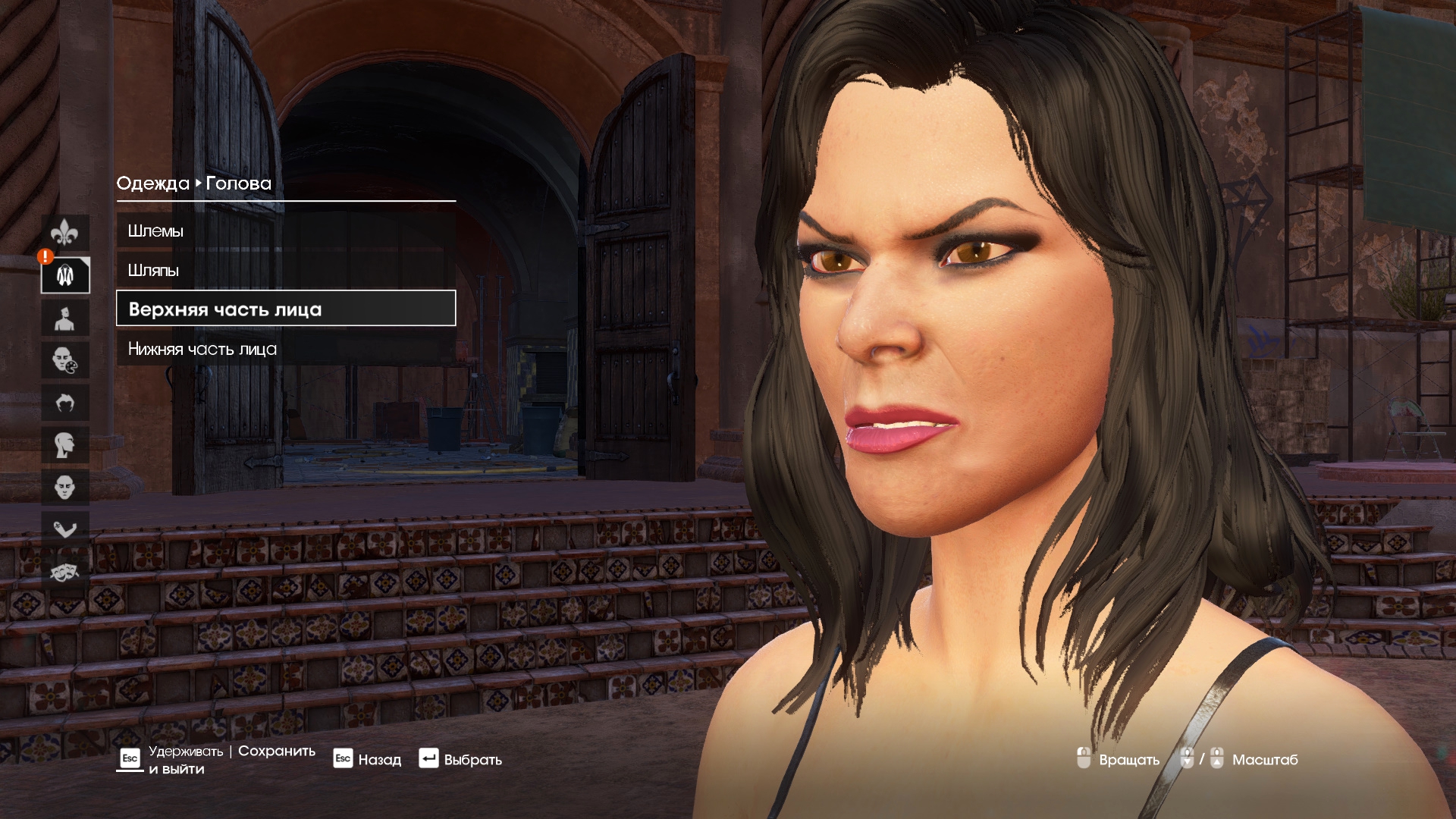Screen dimensions: 1456x819
Task: Open the Шлемы (helmets) category
Action: point(285,231)
